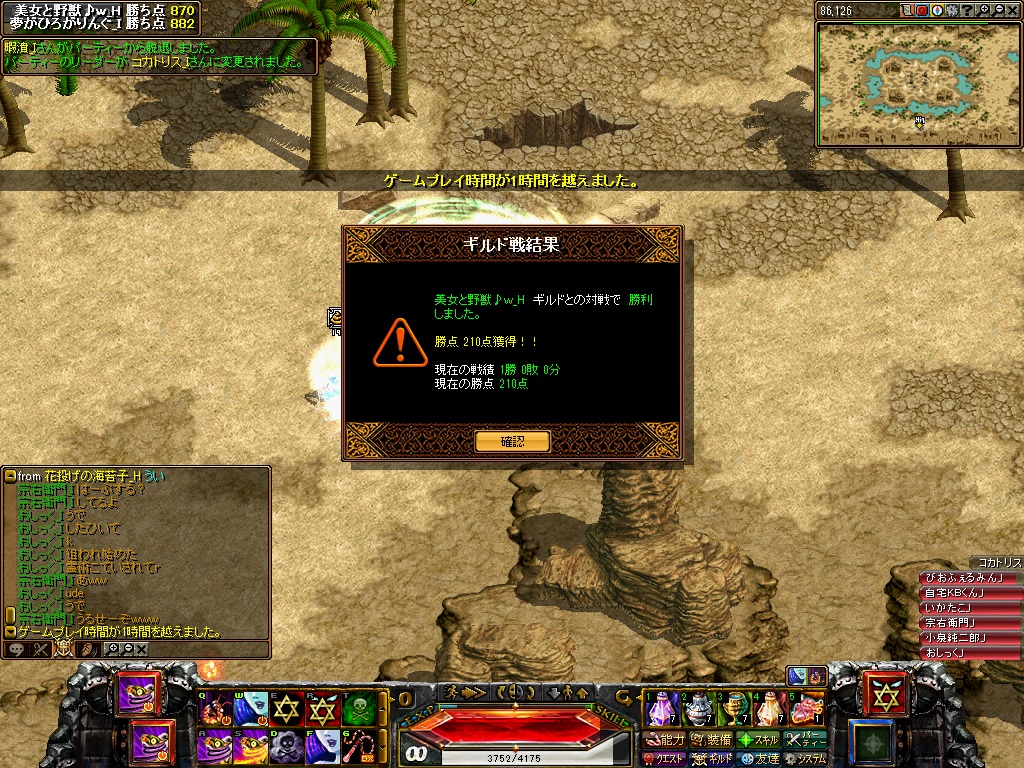The image size is (1024, 768).
Task: Open the 友達 (friends) menu
Action: pos(759,759)
